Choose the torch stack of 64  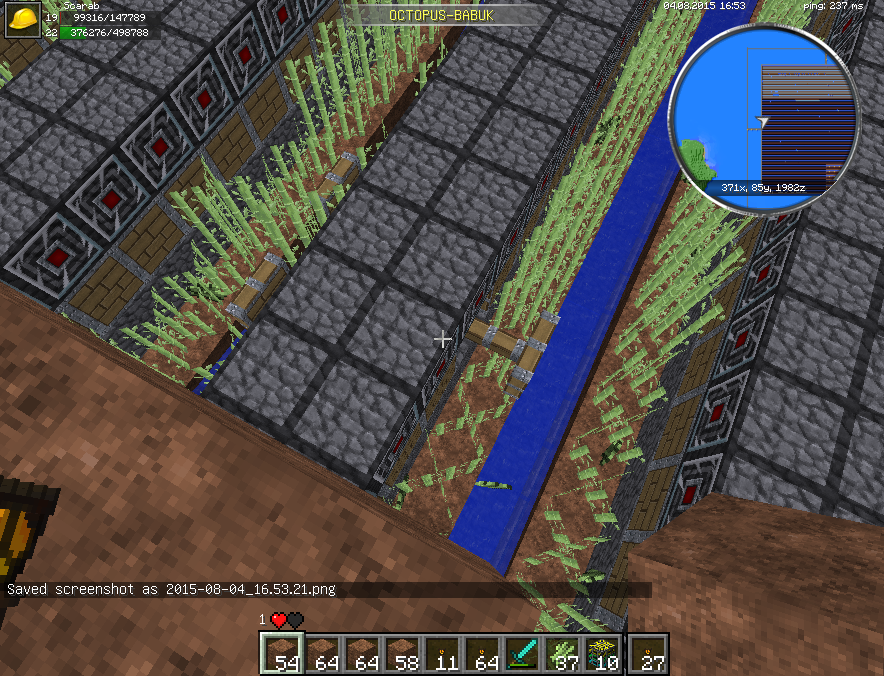[482, 654]
